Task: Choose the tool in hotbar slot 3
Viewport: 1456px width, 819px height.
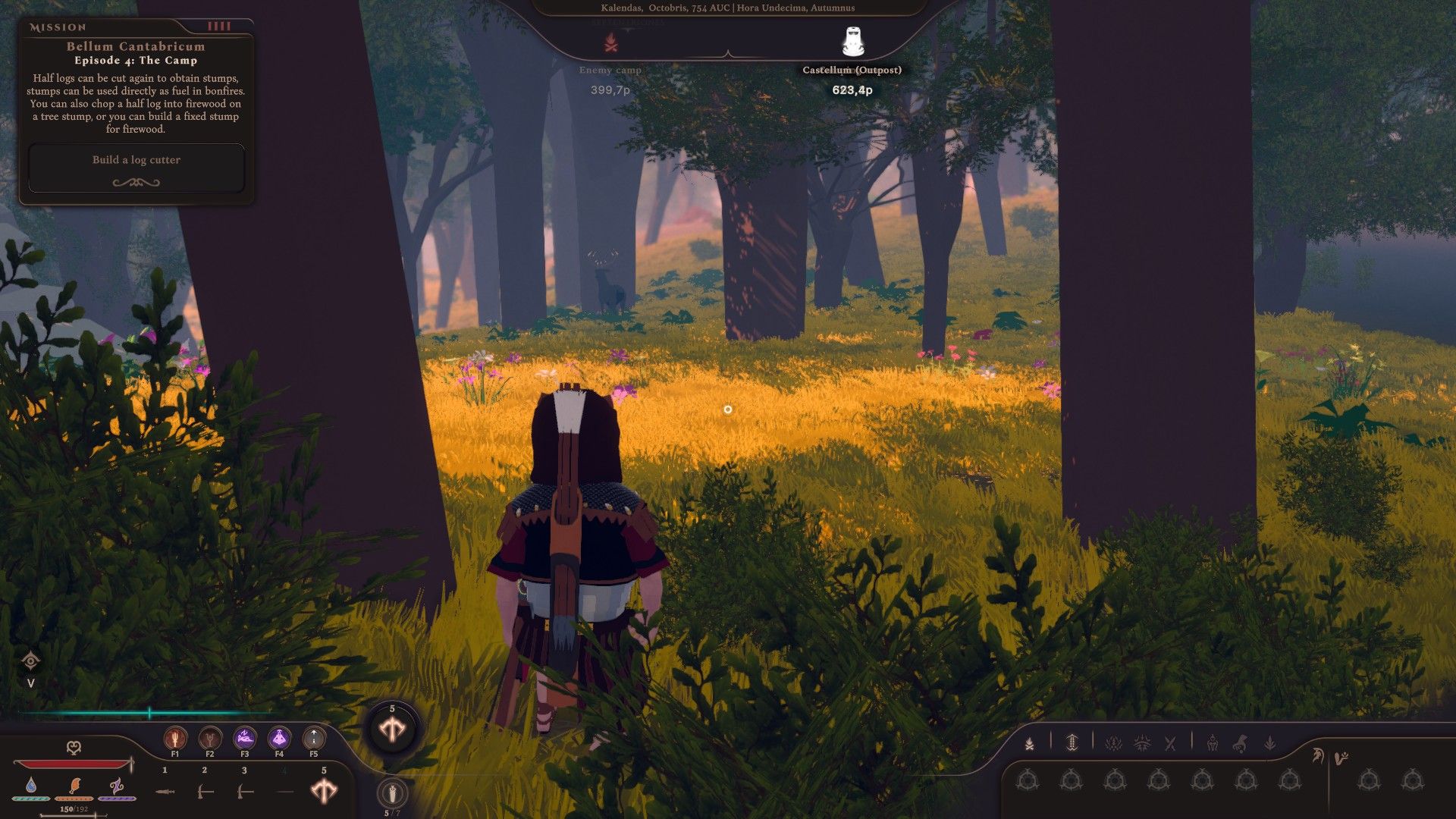Action: (244, 792)
